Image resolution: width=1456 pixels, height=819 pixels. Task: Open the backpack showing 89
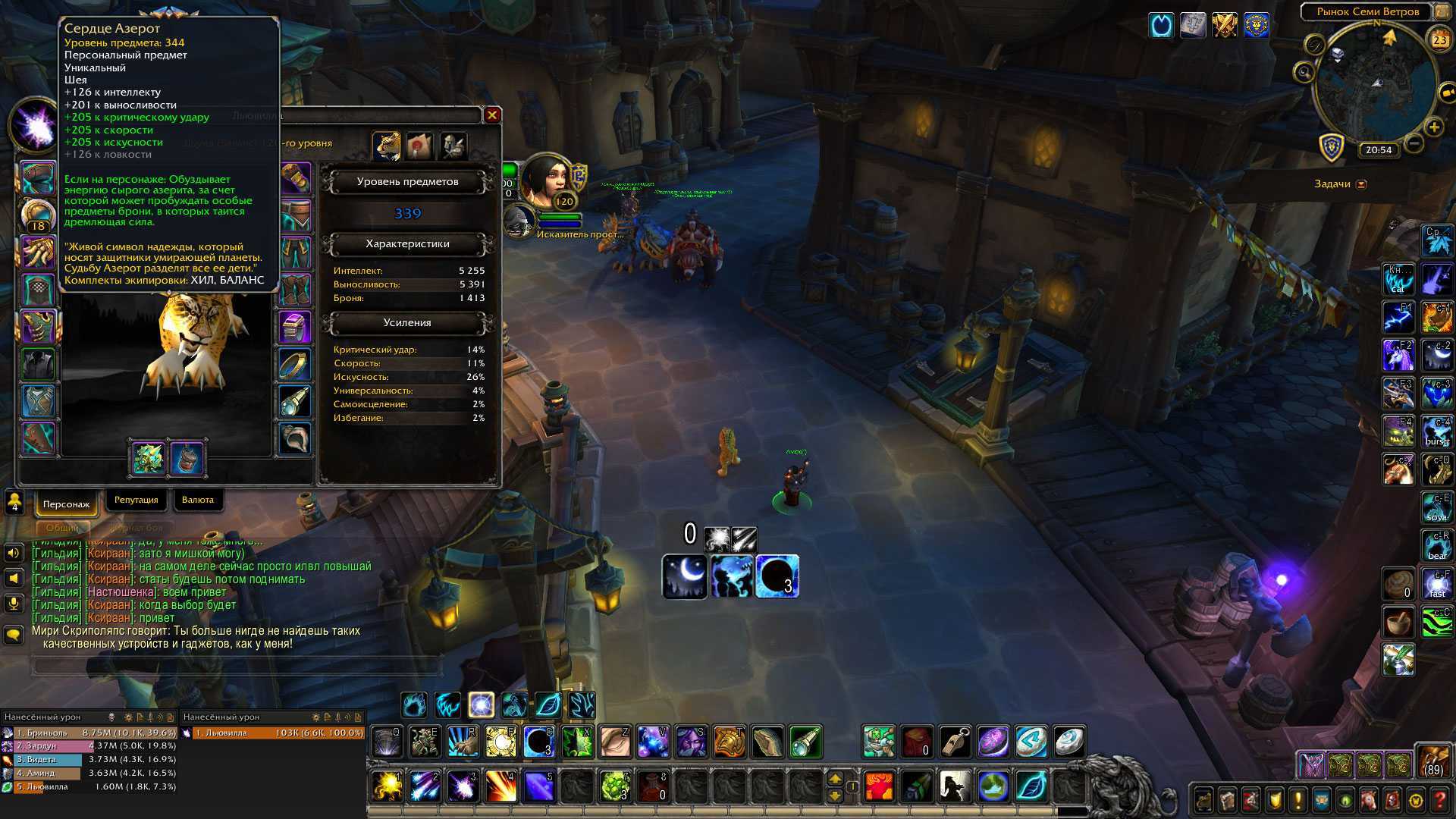coord(1432,761)
